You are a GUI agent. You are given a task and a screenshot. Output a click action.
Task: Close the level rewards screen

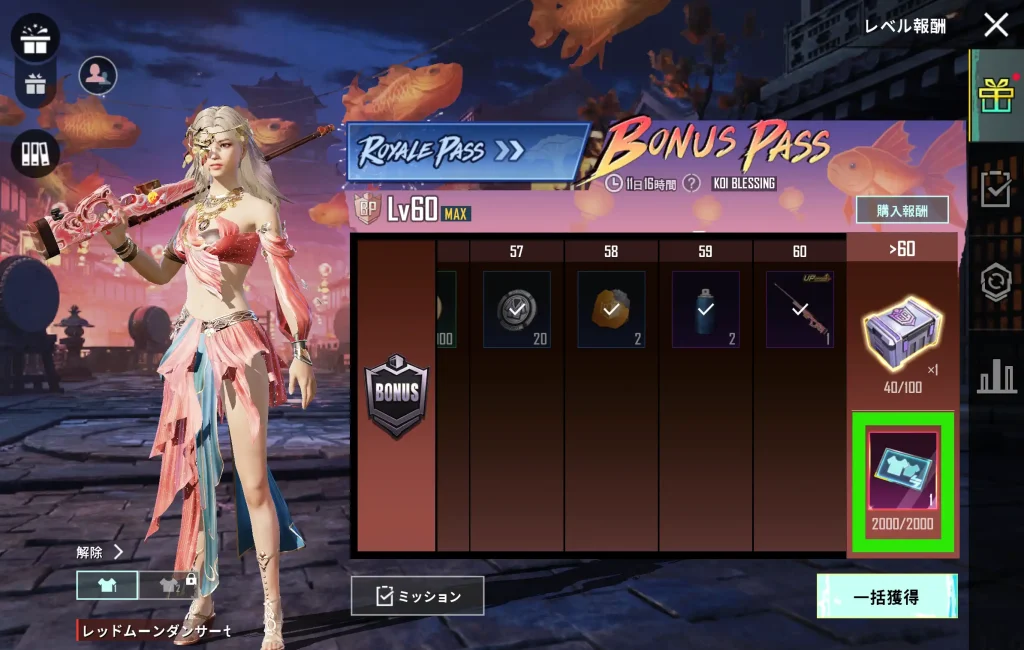pyautogui.click(x=995, y=25)
